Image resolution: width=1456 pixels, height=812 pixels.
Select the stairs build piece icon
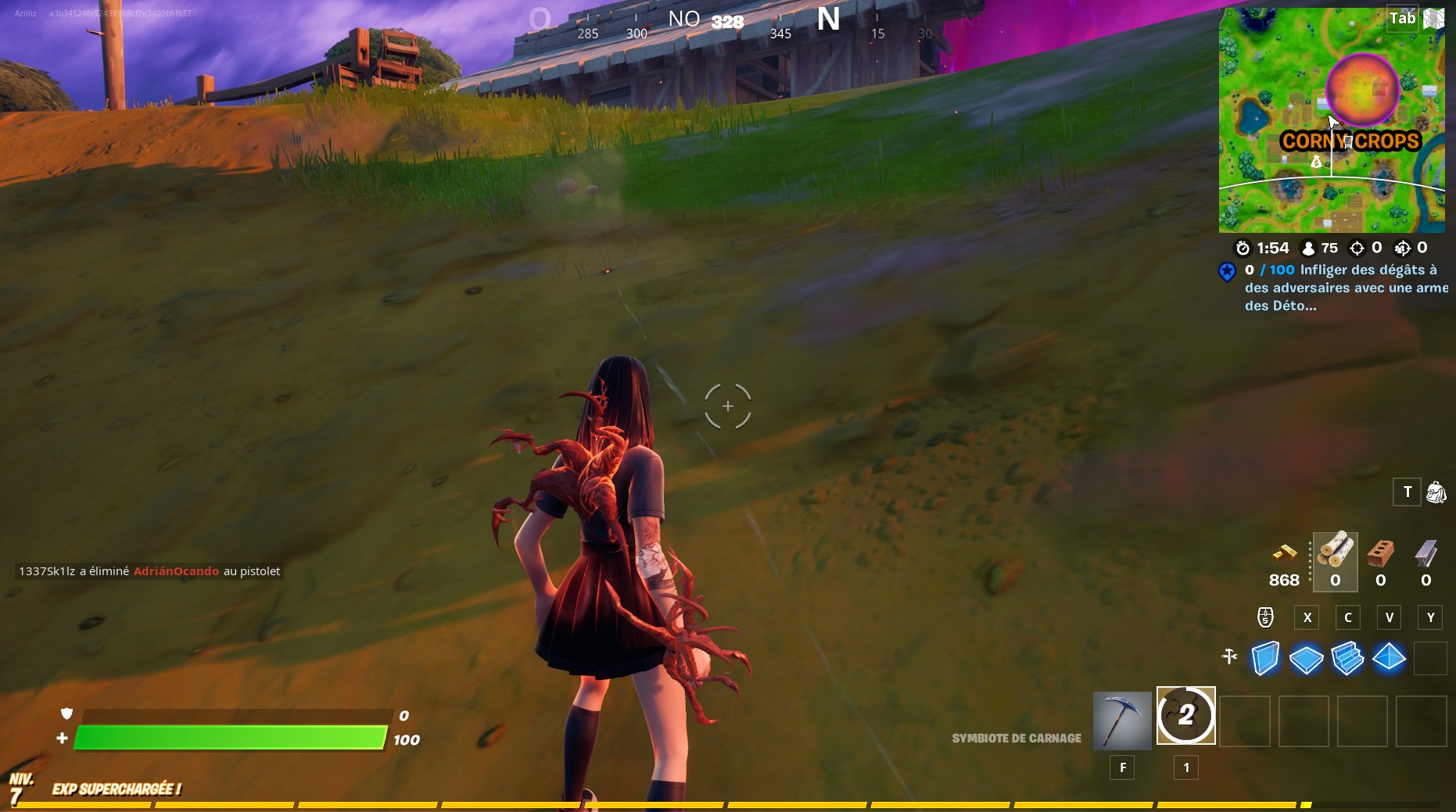(x=1347, y=658)
